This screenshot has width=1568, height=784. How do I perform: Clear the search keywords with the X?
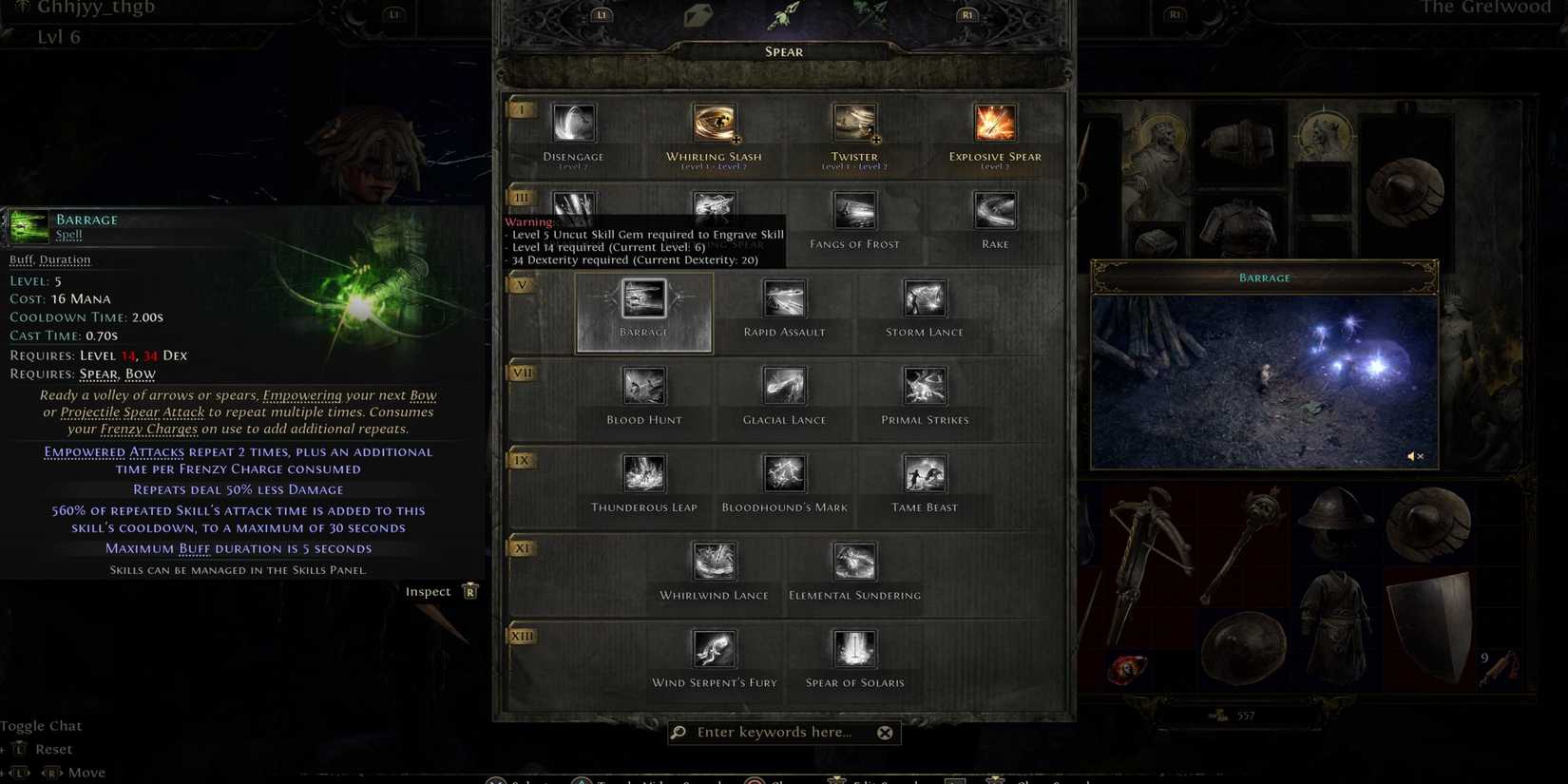[x=885, y=732]
